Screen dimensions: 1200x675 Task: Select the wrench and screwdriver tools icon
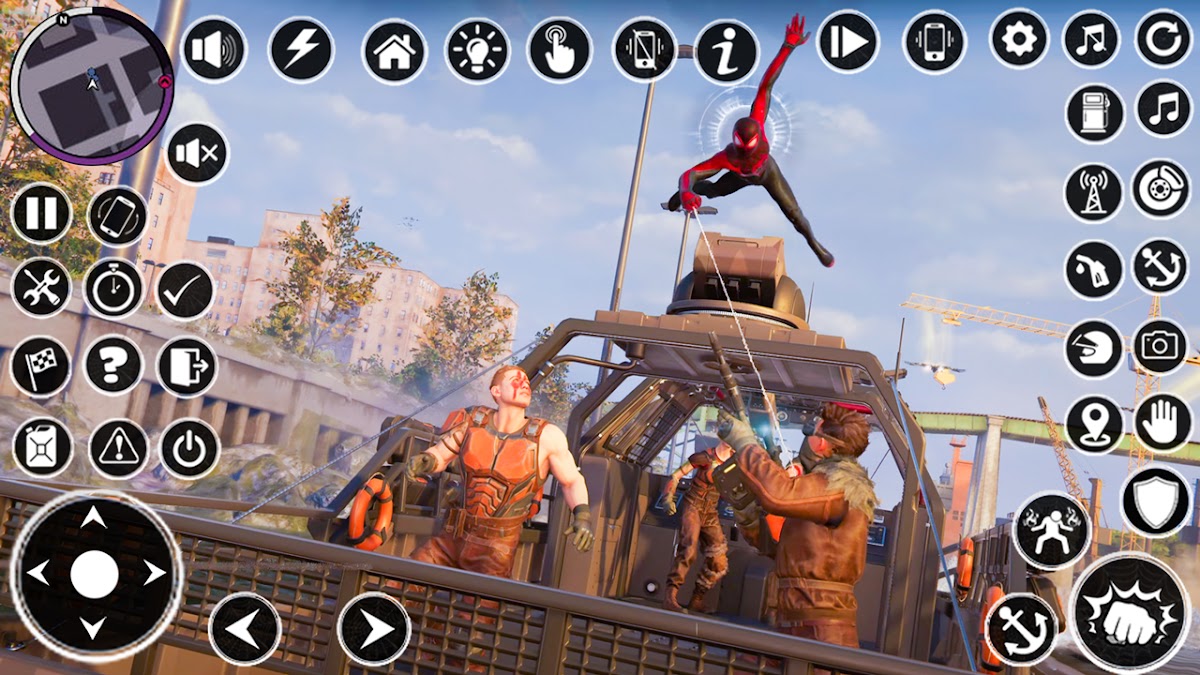(x=42, y=288)
